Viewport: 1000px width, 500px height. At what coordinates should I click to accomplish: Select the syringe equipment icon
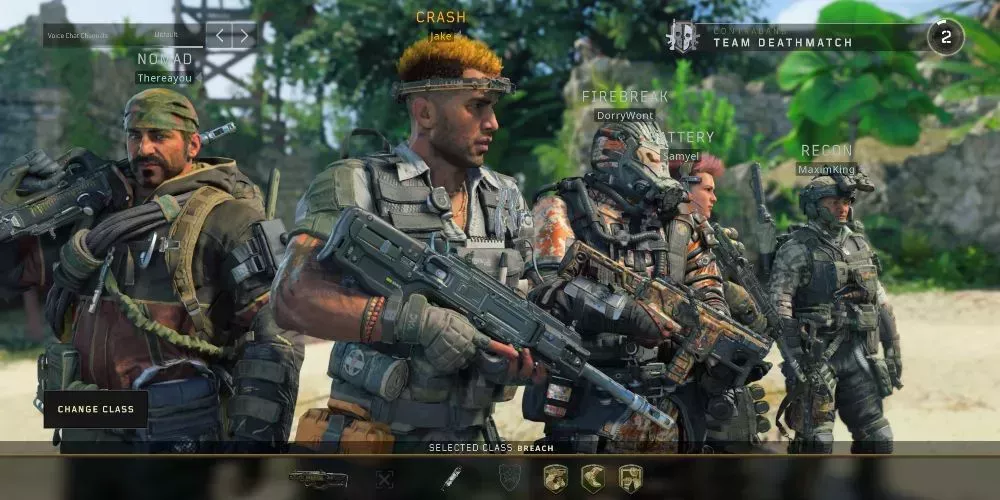click(x=452, y=478)
